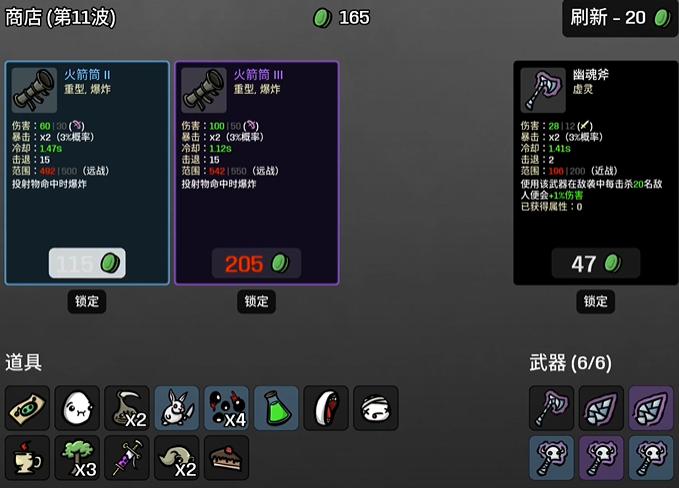
Task: Select the purple-background skull scepter weapon
Action: (x=601, y=457)
